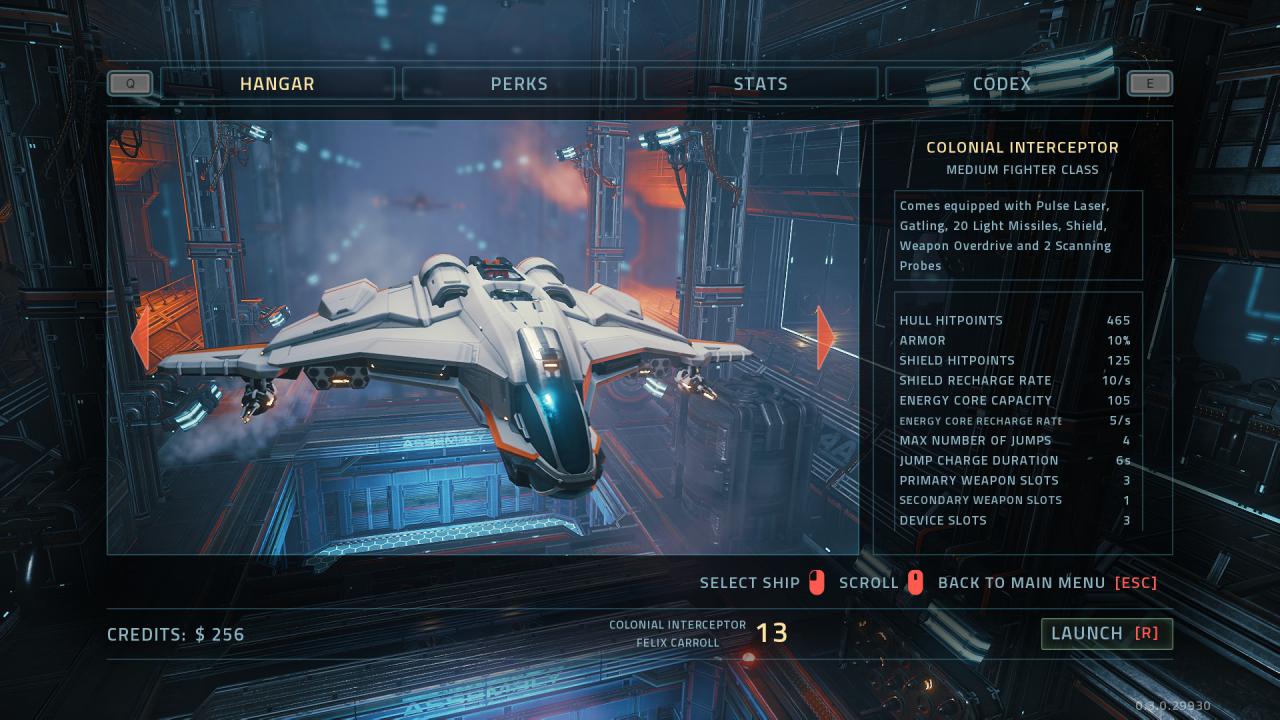
Task: Open the Perks tab
Action: point(519,84)
